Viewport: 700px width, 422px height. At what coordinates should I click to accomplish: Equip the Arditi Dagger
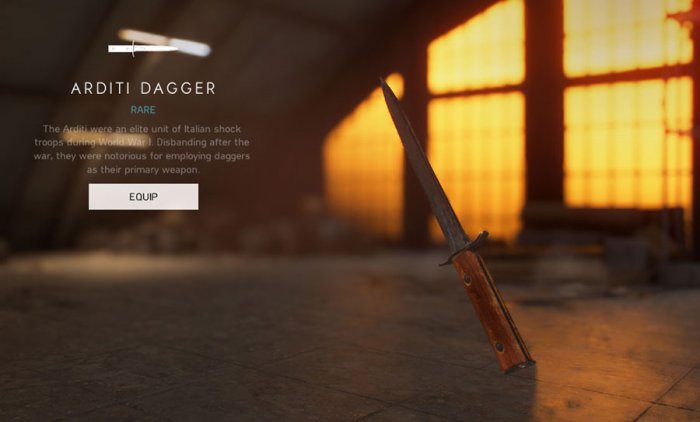[x=143, y=197]
